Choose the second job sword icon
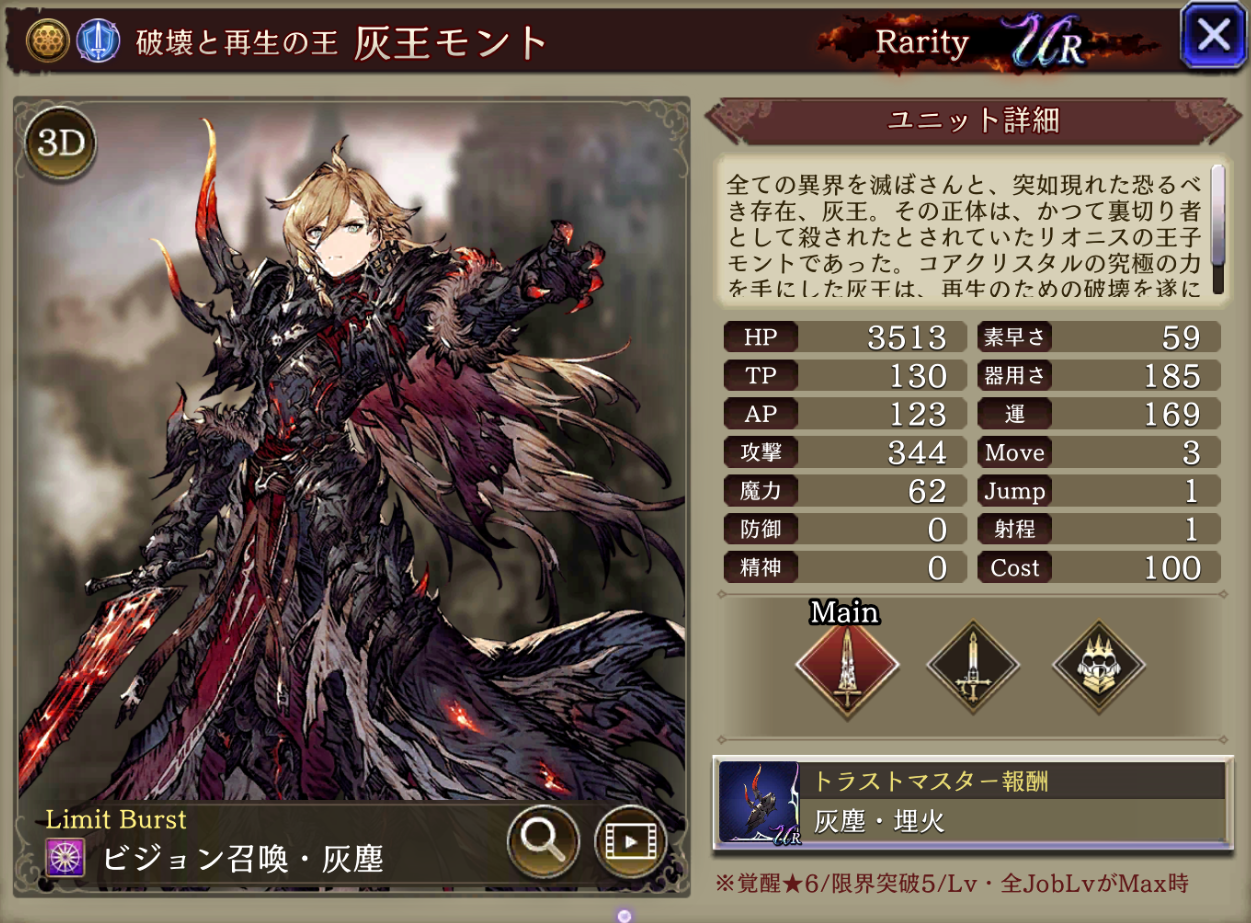Viewport: 1251px width, 923px height. click(973, 666)
